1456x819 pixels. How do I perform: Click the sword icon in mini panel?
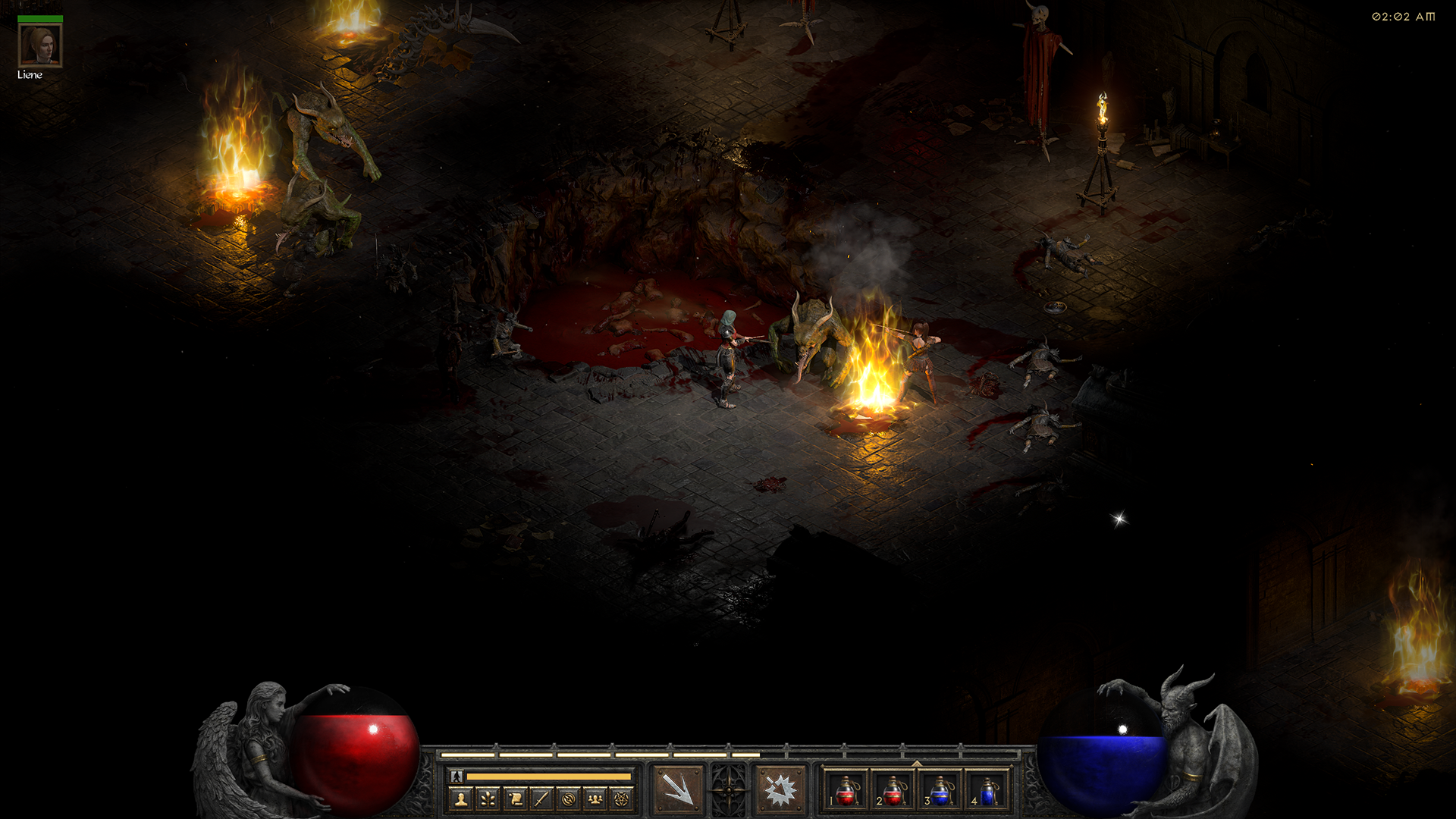coord(541,799)
